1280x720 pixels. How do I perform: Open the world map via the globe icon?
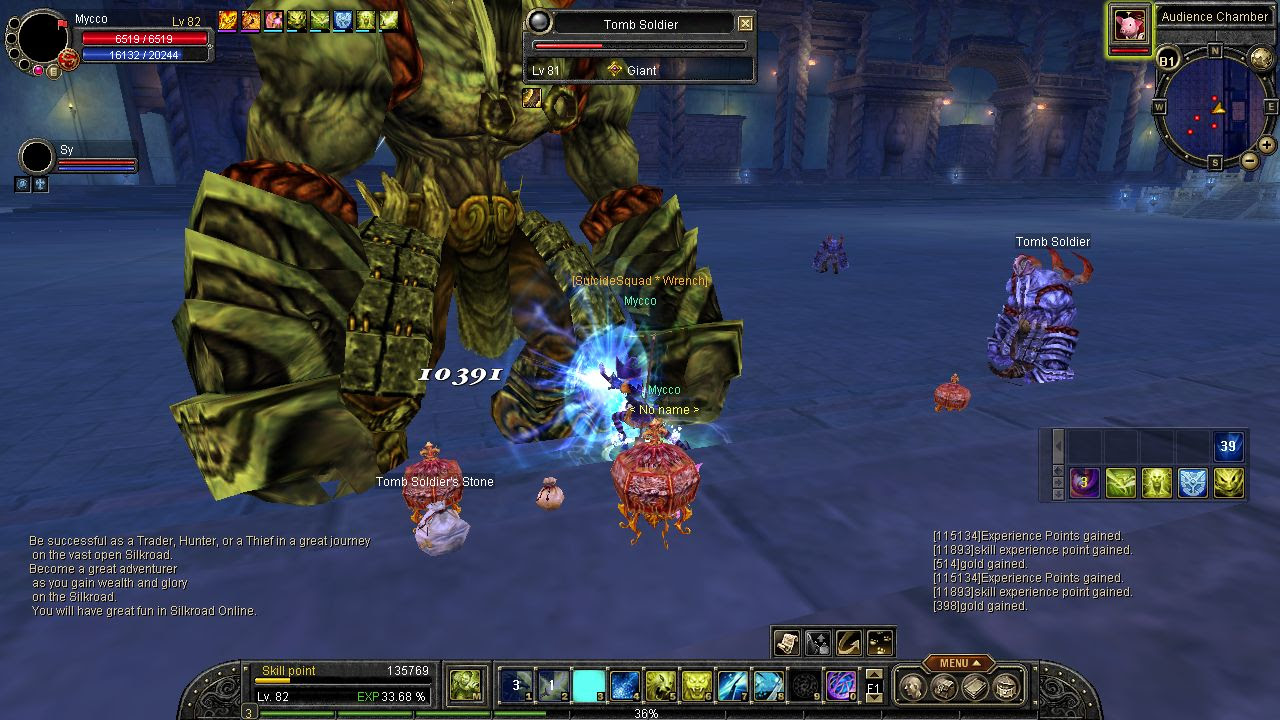coord(1262,59)
